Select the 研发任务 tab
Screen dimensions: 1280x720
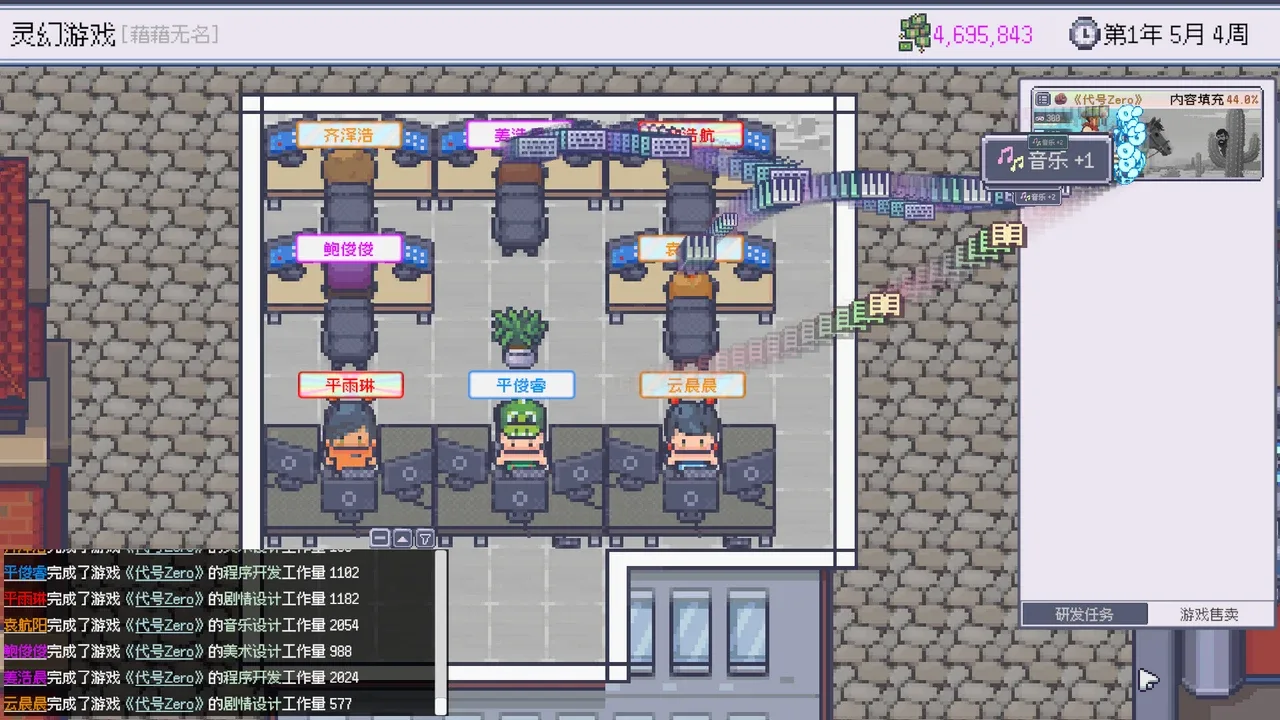coord(1084,614)
